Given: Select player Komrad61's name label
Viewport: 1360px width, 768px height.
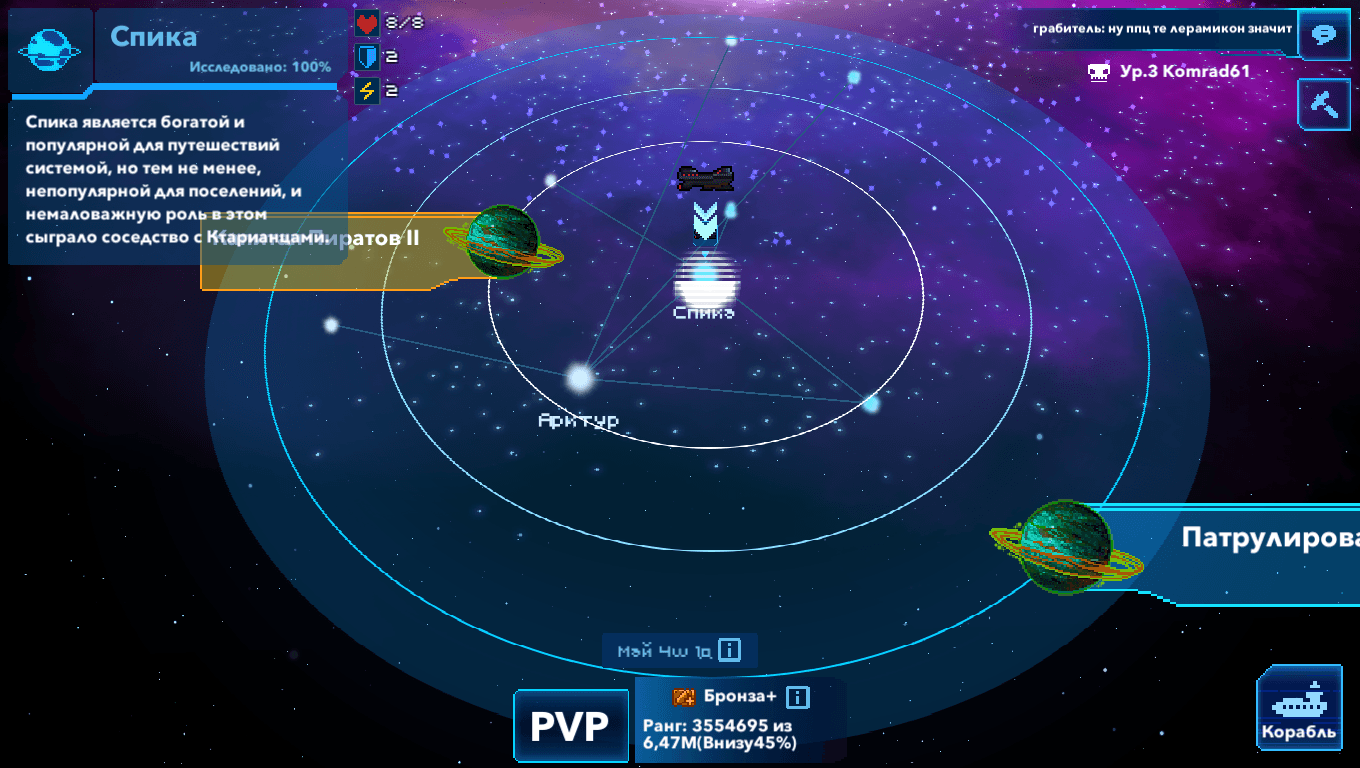Looking at the screenshot, I should (1185, 72).
